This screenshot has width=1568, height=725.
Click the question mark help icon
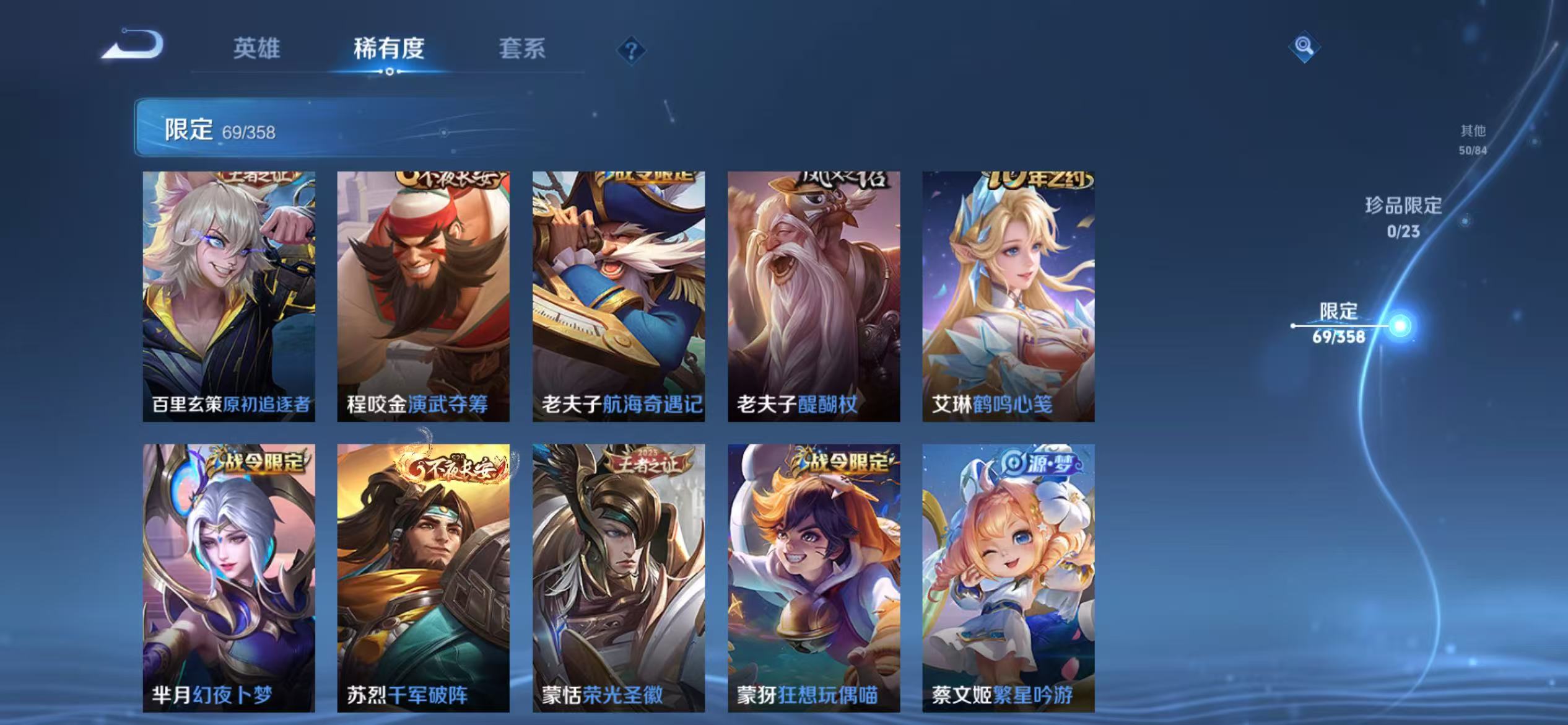[x=632, y=52]
